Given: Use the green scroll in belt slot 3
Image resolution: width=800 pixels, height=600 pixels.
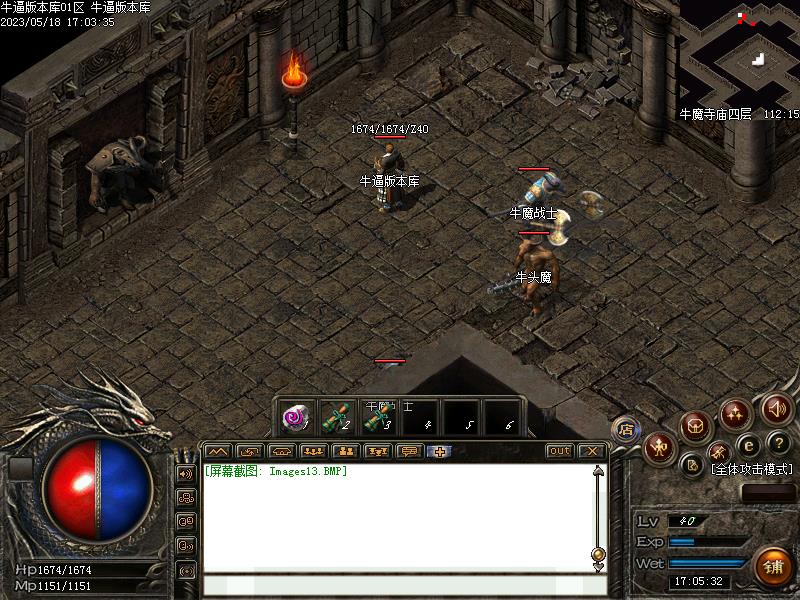Looking at the screenshot, I should point(377,417).
